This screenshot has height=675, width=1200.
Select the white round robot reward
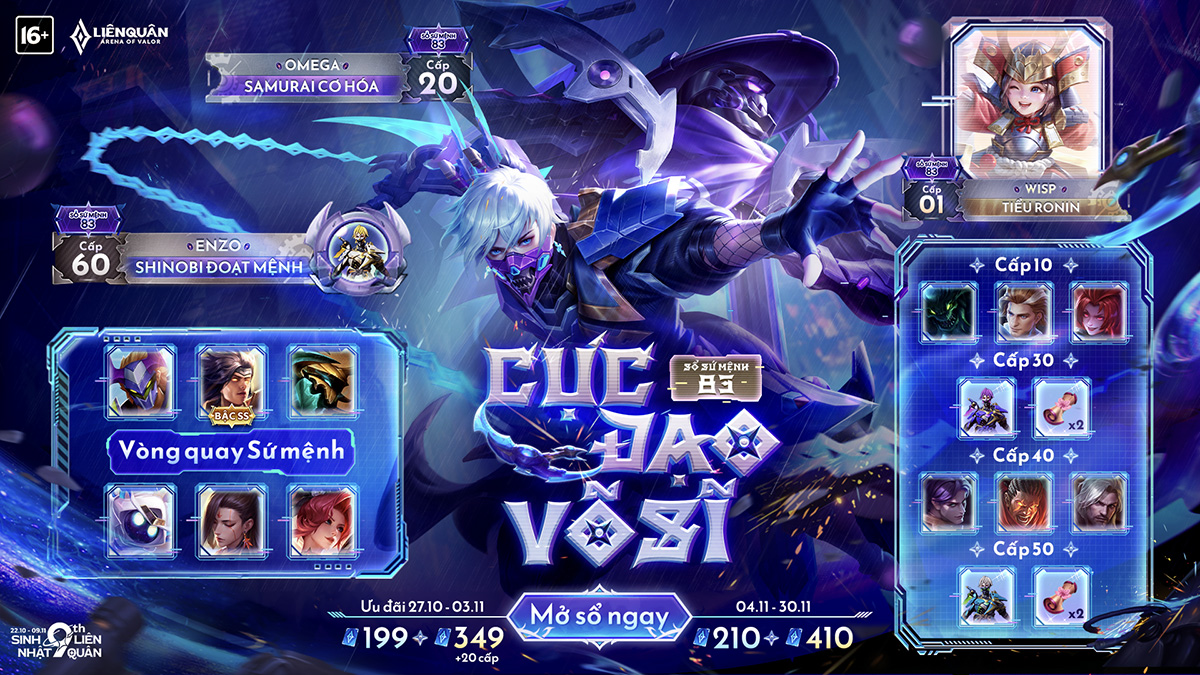[140, 521]
